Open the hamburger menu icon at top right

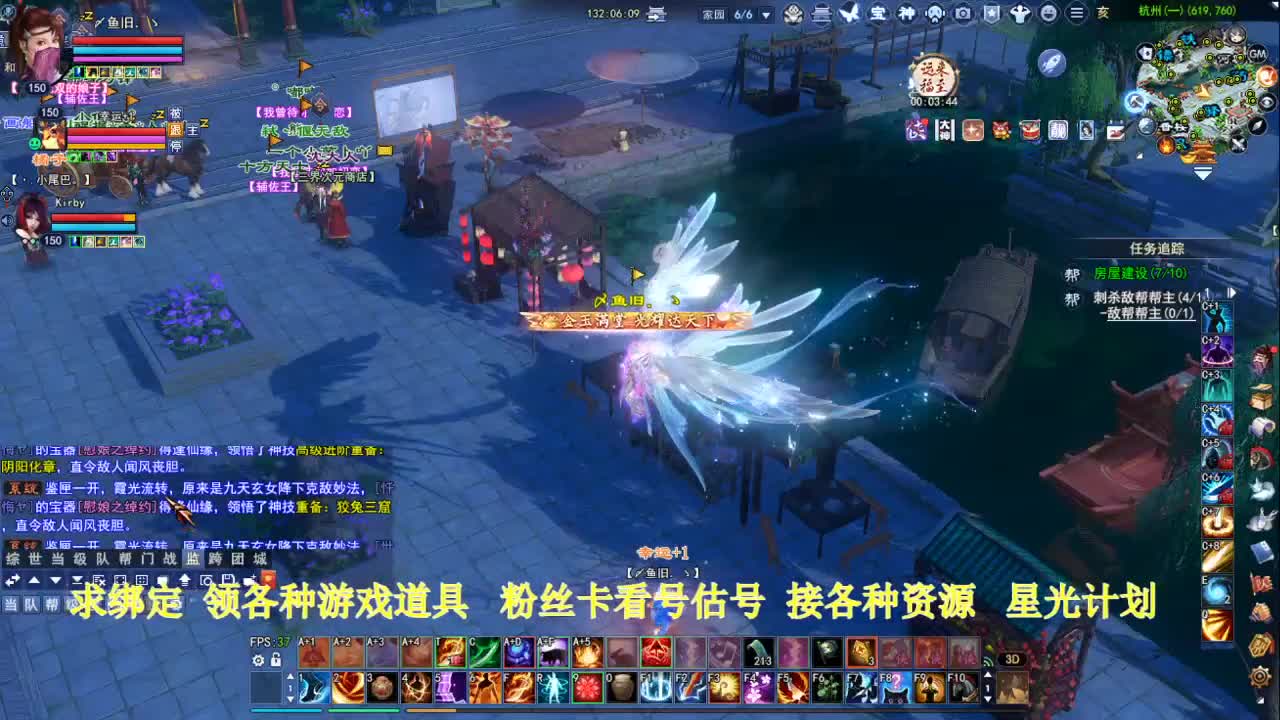coord(1076,14)
